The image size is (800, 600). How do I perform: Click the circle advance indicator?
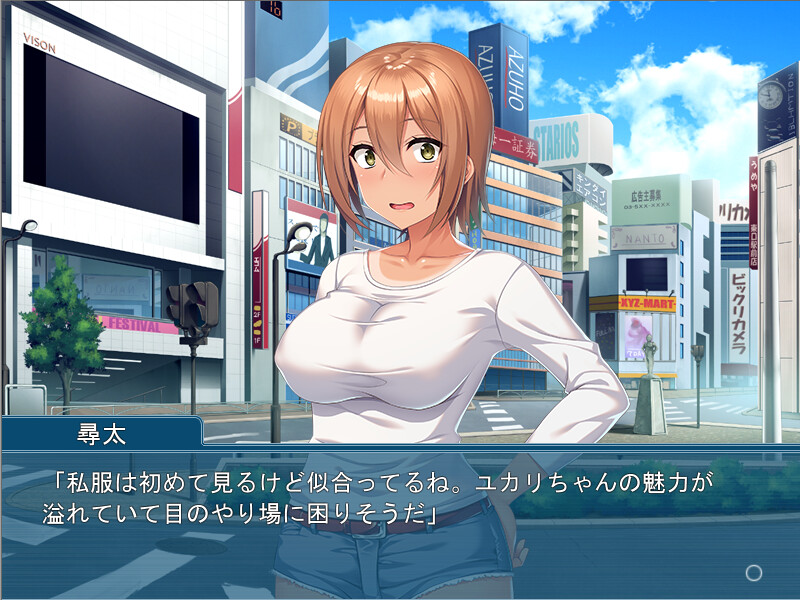(x=754, y=573)
